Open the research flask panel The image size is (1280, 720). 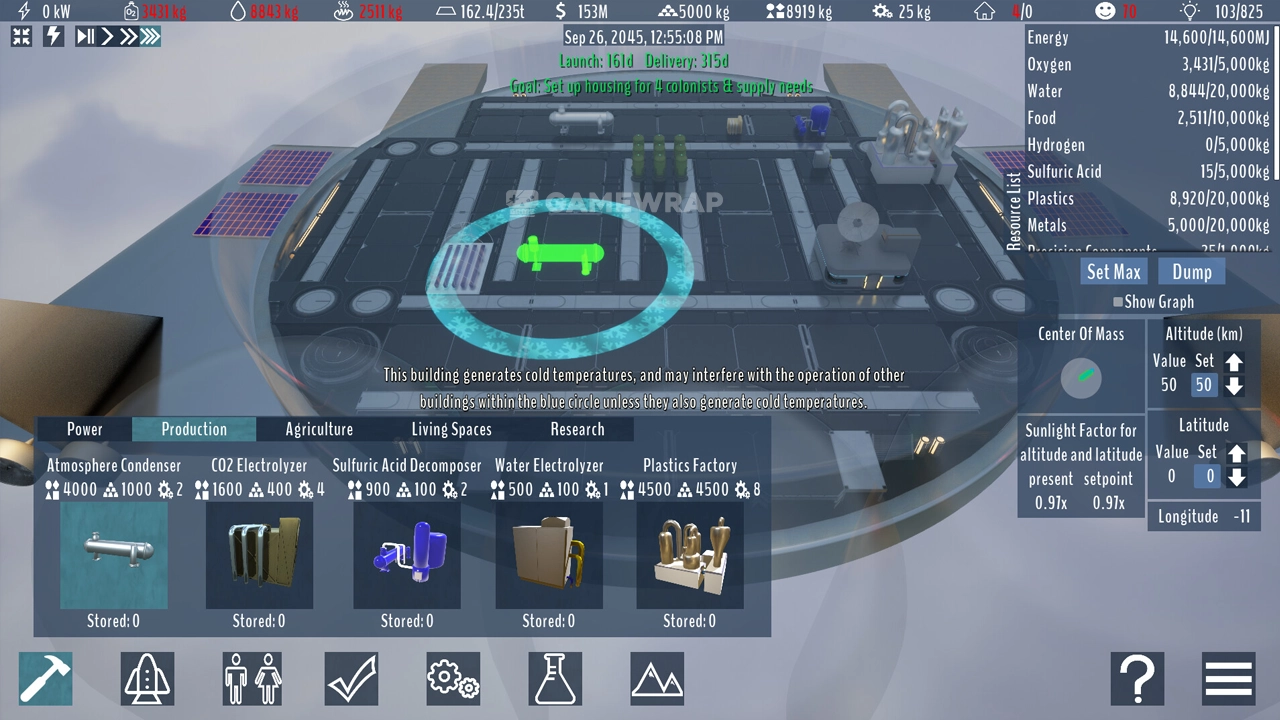(x=555, y=679)
